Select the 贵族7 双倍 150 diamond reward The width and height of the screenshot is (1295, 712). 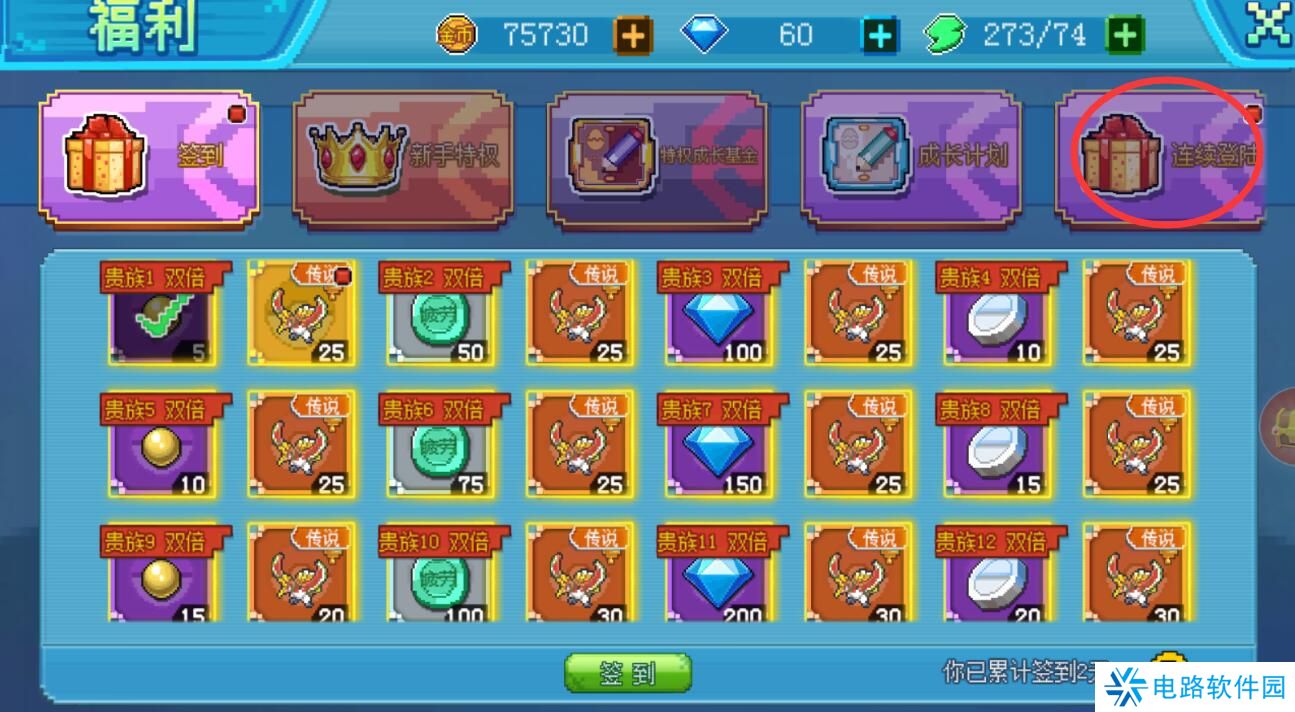point(719,450)
